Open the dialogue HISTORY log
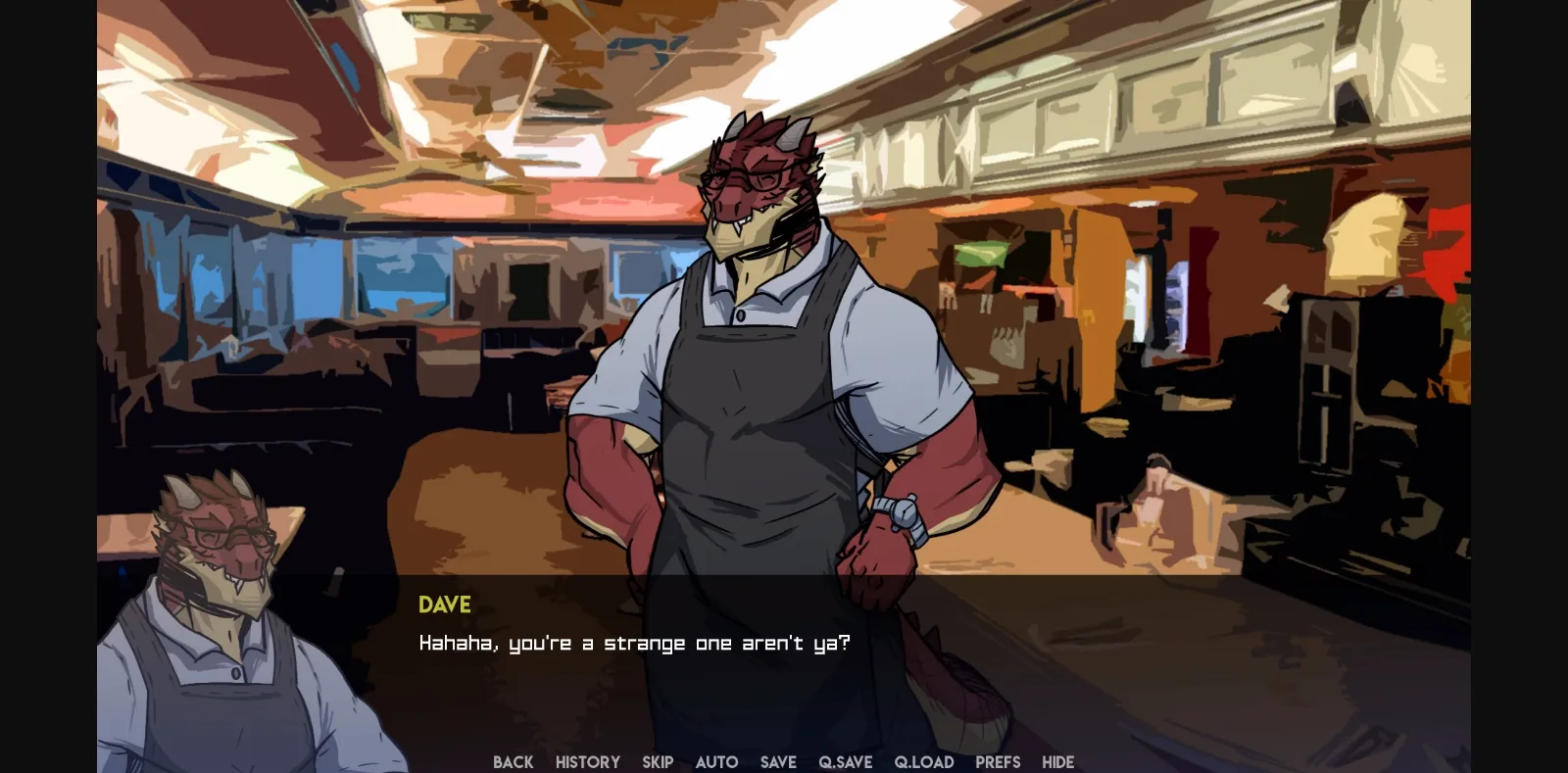Viewport: 1568px width, 773px height. click(x=586, y=762)
